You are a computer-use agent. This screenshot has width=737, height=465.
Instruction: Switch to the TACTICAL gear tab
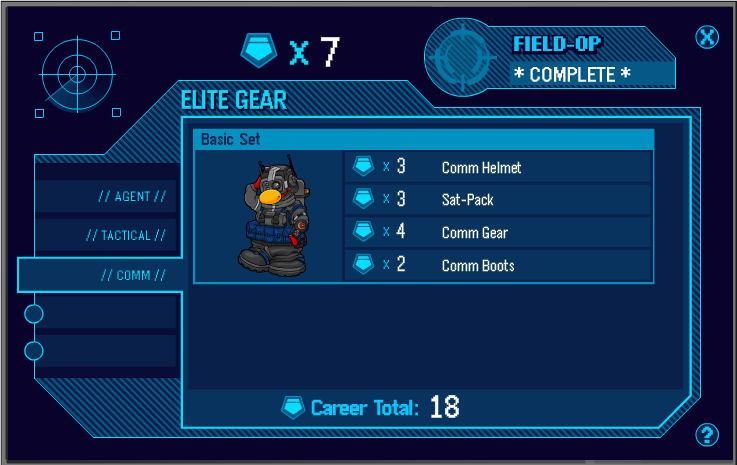(107, 236)
